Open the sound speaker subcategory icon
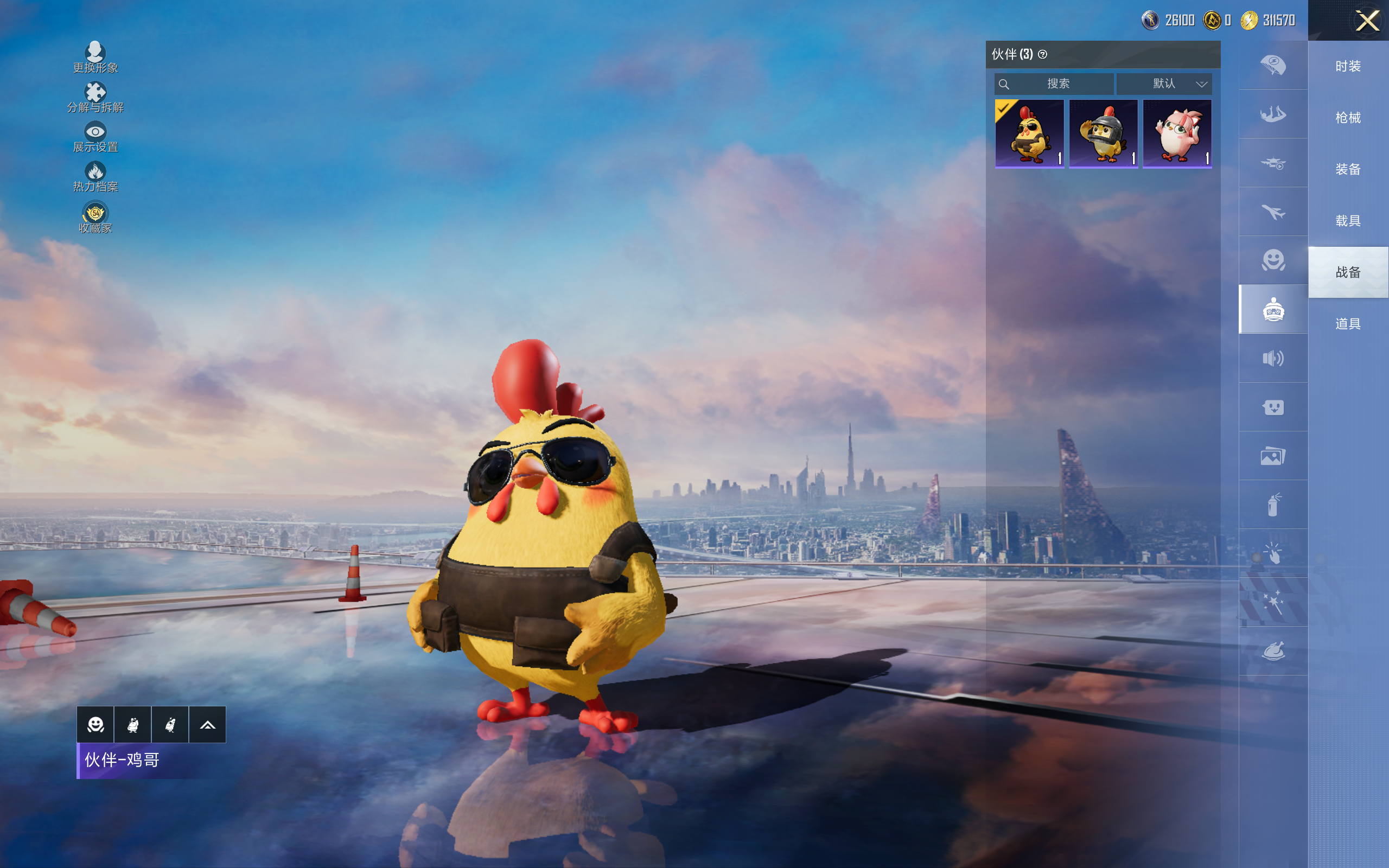 (1273, 358)
